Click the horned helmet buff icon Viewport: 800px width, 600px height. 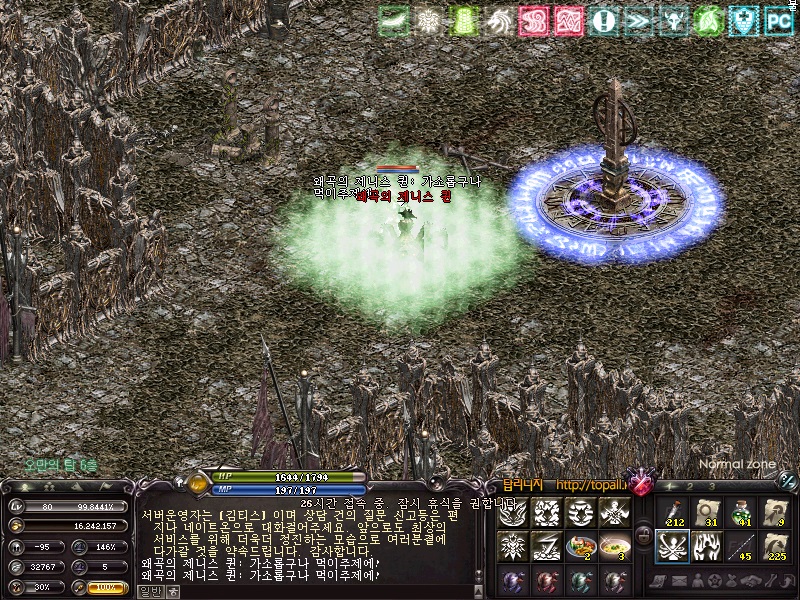674,20
